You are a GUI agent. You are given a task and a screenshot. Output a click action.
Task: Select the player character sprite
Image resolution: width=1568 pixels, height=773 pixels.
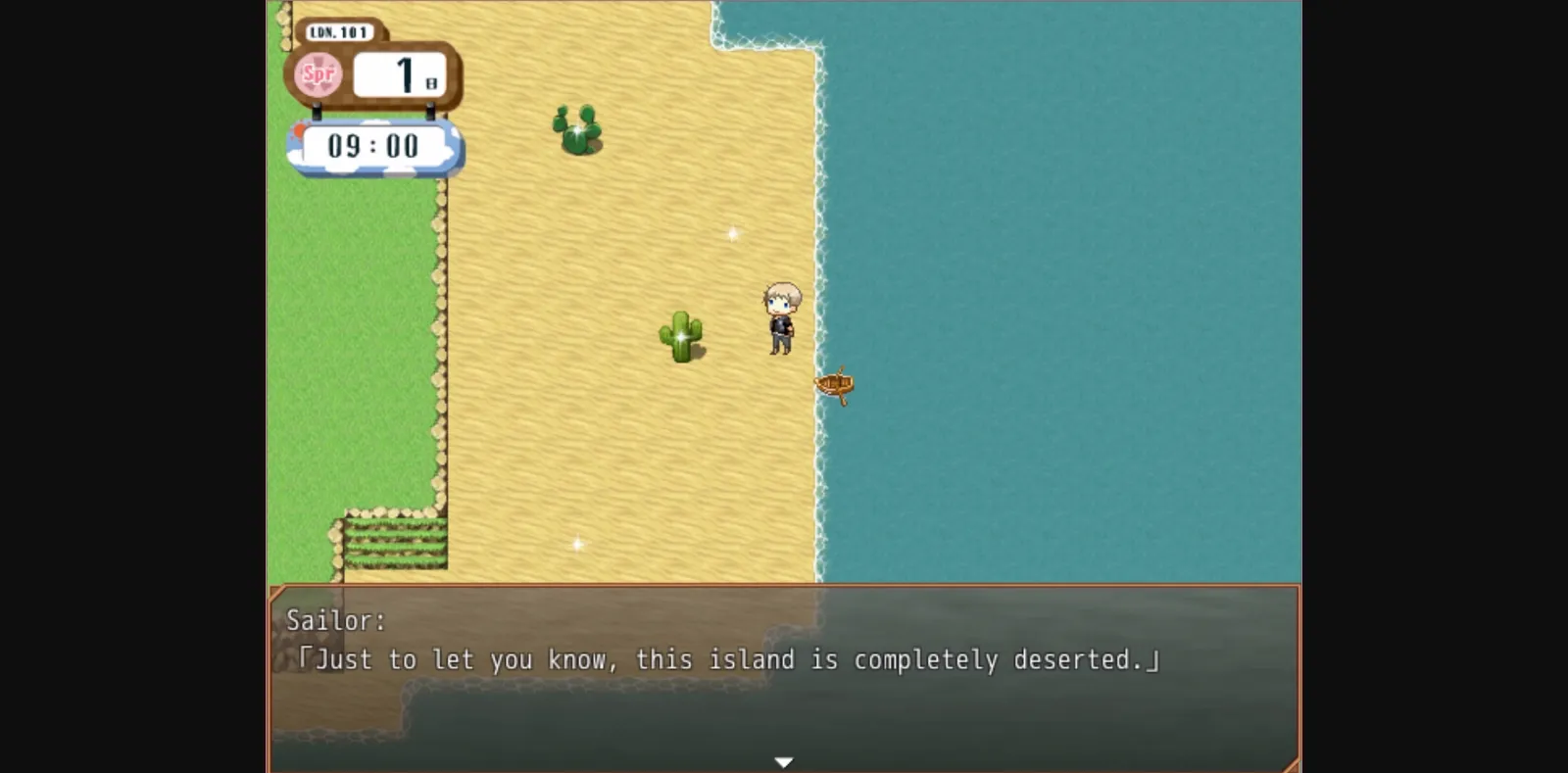click(780, 318)
